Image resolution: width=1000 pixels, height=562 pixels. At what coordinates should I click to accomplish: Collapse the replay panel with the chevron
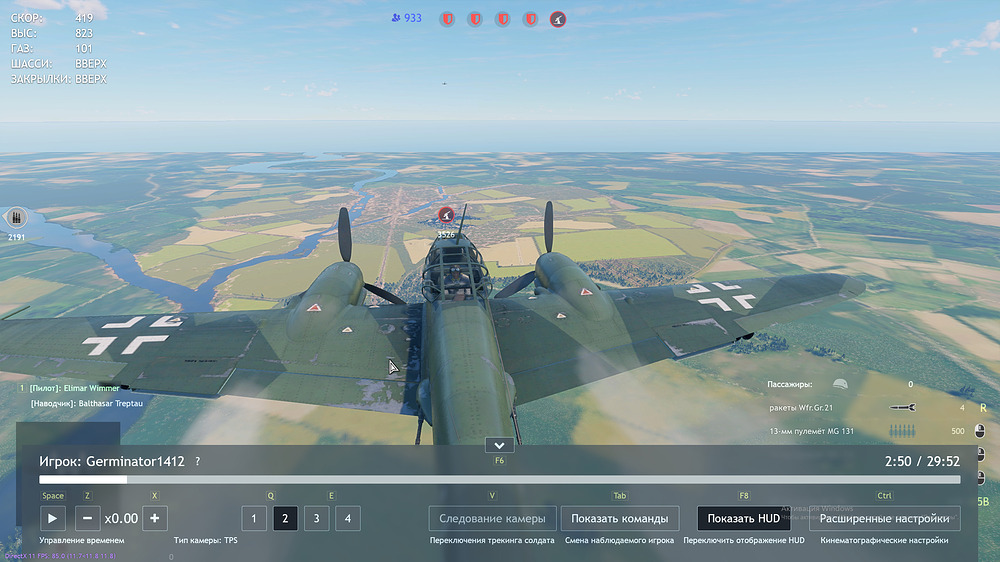pos(499,445)
